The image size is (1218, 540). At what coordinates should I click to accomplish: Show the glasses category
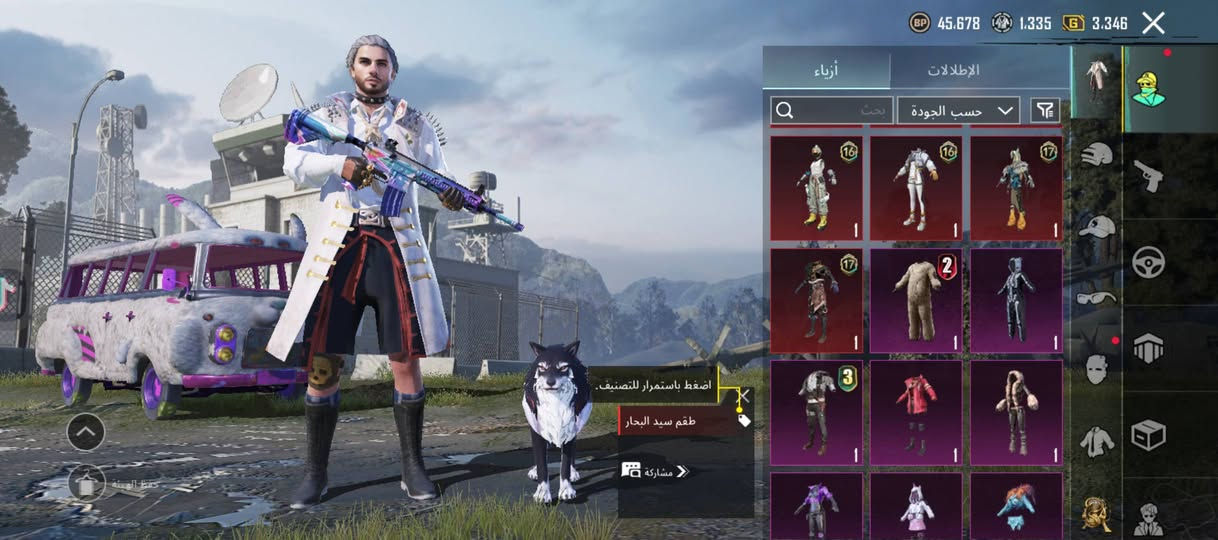(x=1097, y=298)
